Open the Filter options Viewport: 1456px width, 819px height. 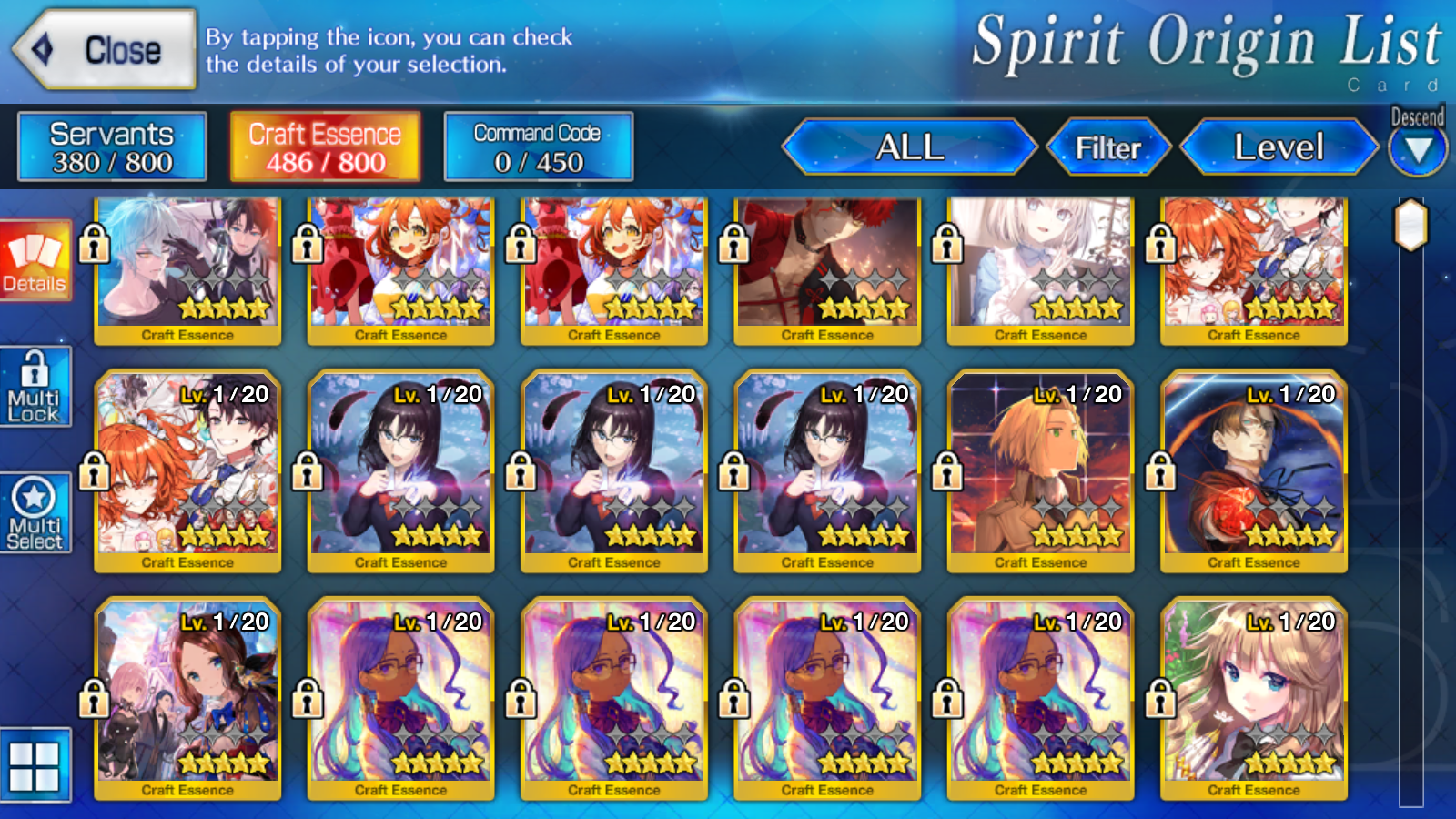(1107, 147)
